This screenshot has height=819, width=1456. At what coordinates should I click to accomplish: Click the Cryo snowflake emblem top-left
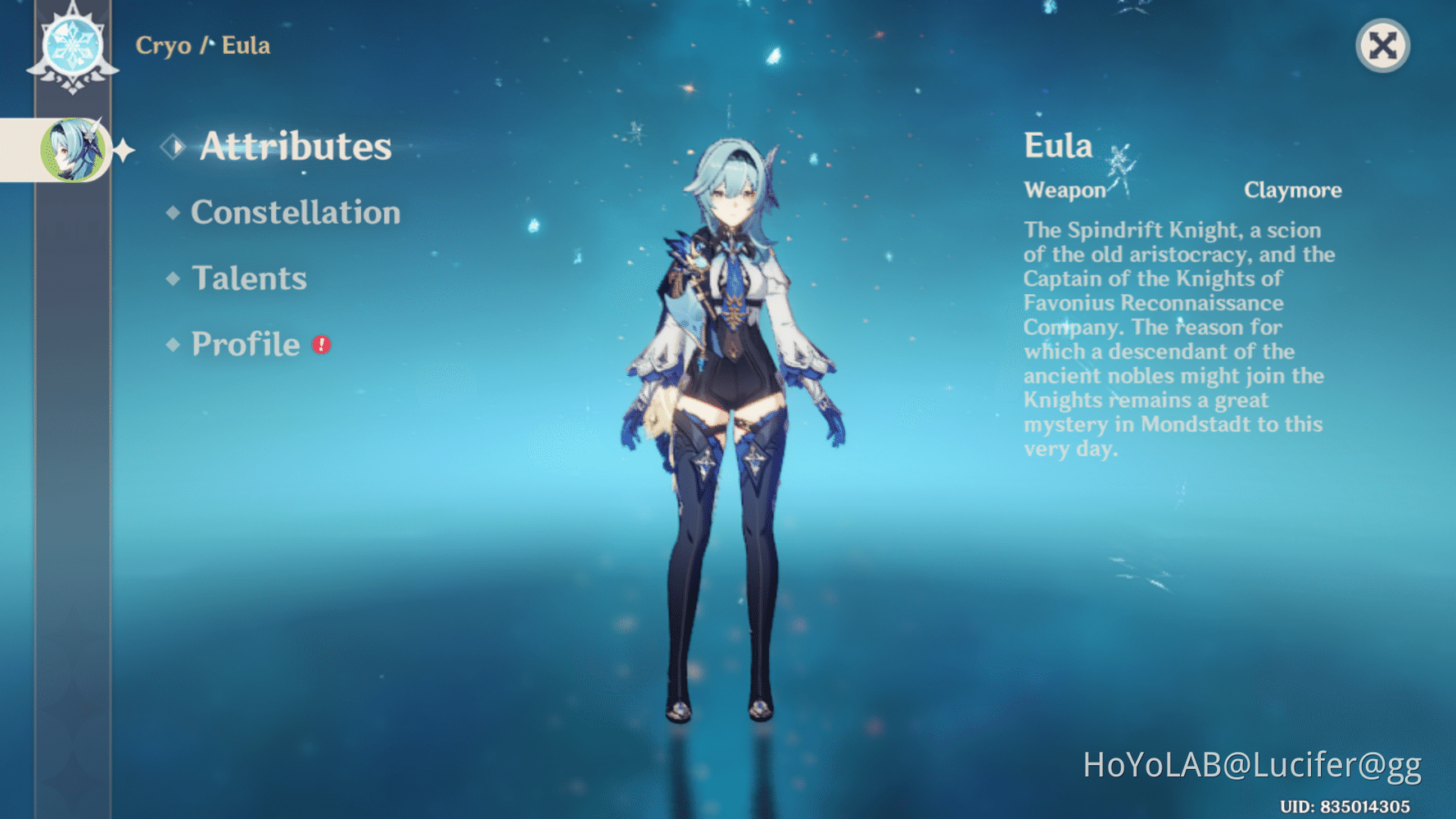tap(72, 45)
